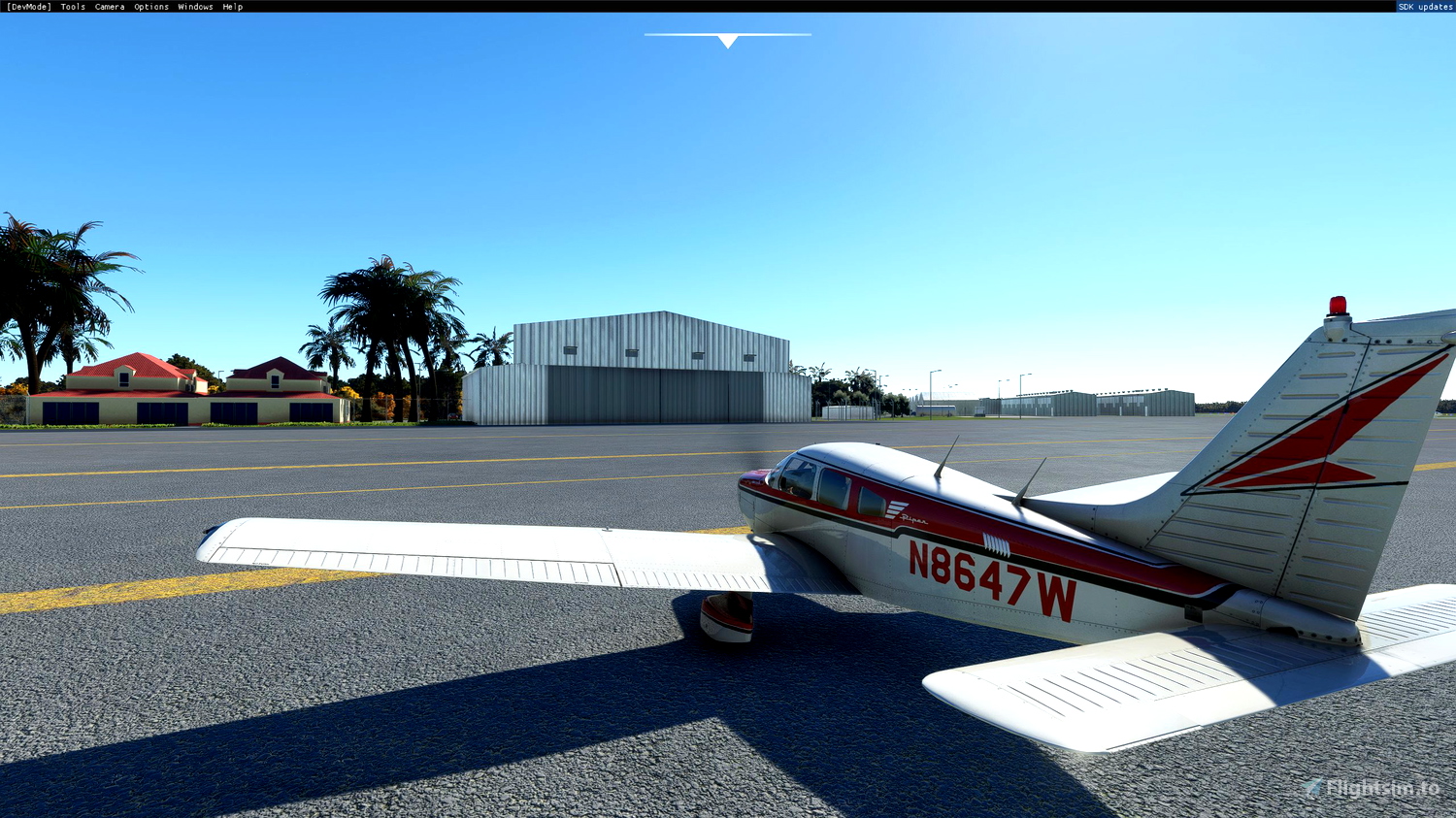
Task: Open the Camera menu
Action: [x=108, y=6]
